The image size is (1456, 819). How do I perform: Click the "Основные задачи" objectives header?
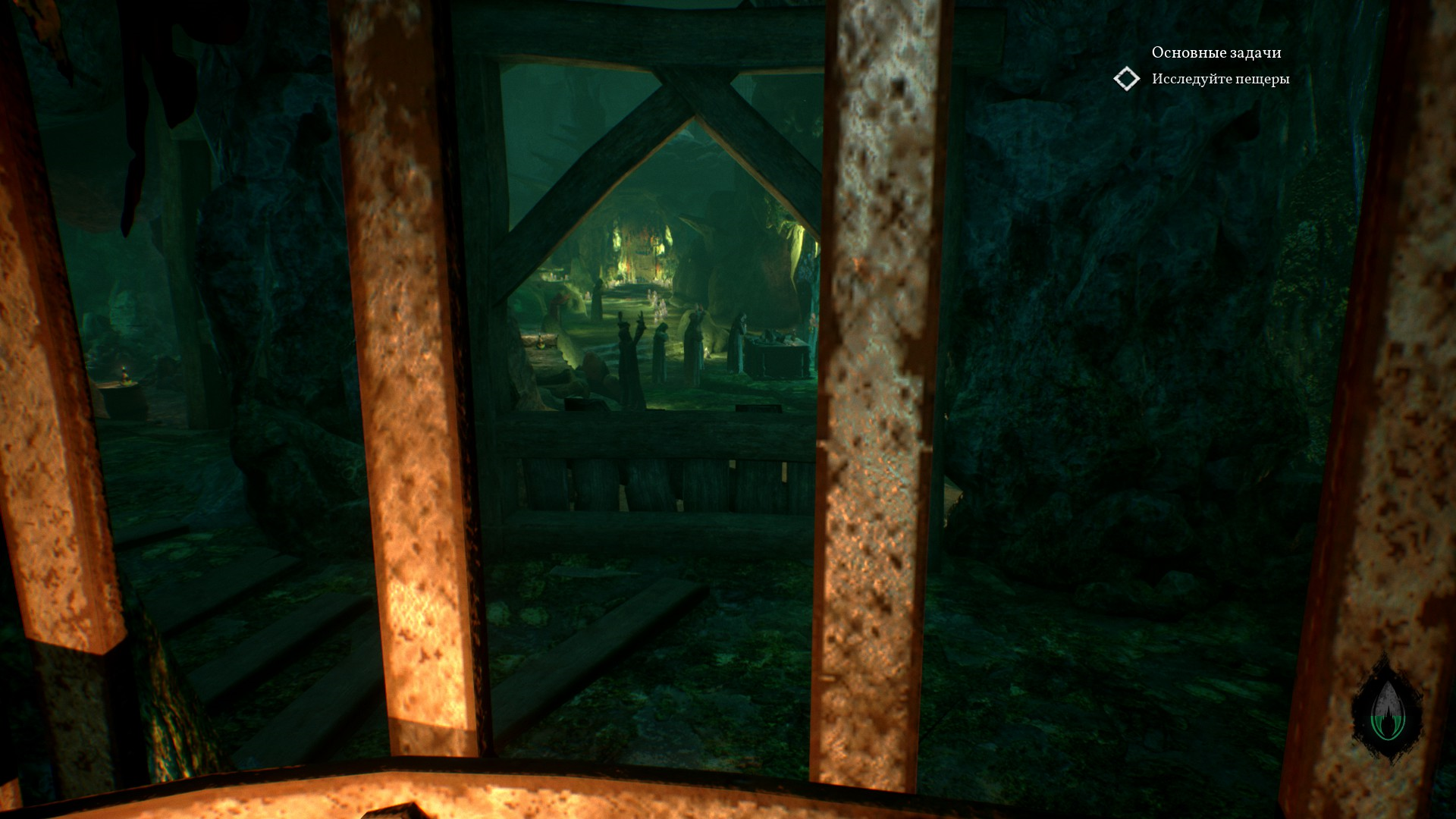pyautogui.click(x=1216, y=52)
